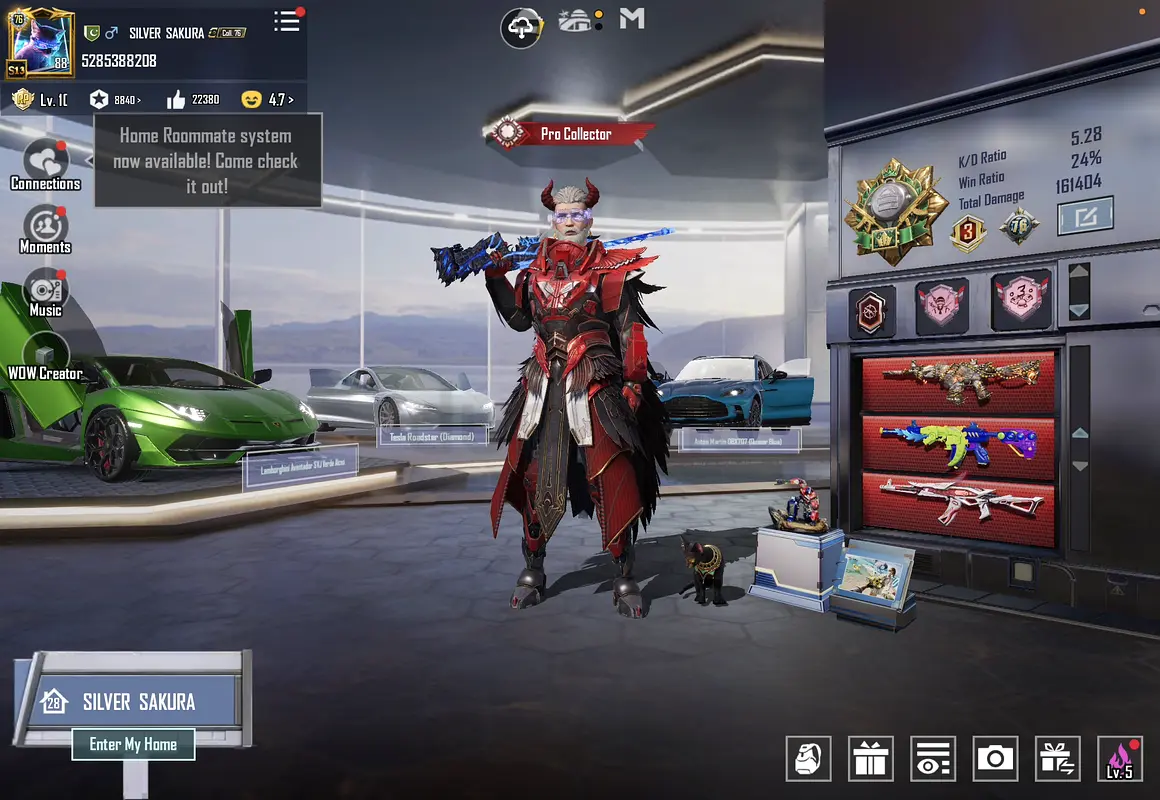The height and width of the screenshot is (800, 1160).
Task: Take a photo with the camera icon
Action: pyautogui.click(x=995, y=759)
